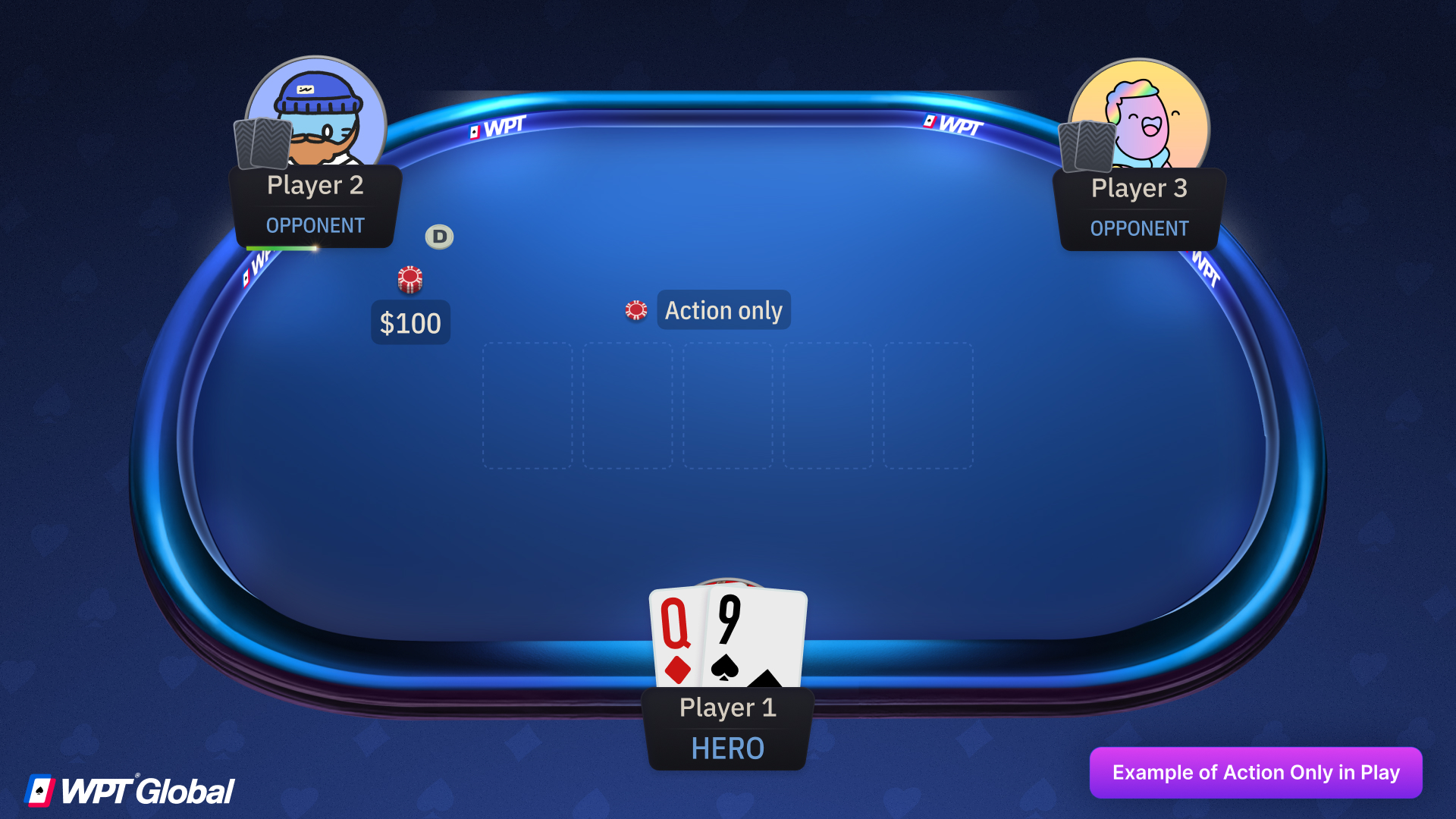Screen dimensions: 1456x819
Task: Click the dealer button marked D
Action: [x=438, y=237]
